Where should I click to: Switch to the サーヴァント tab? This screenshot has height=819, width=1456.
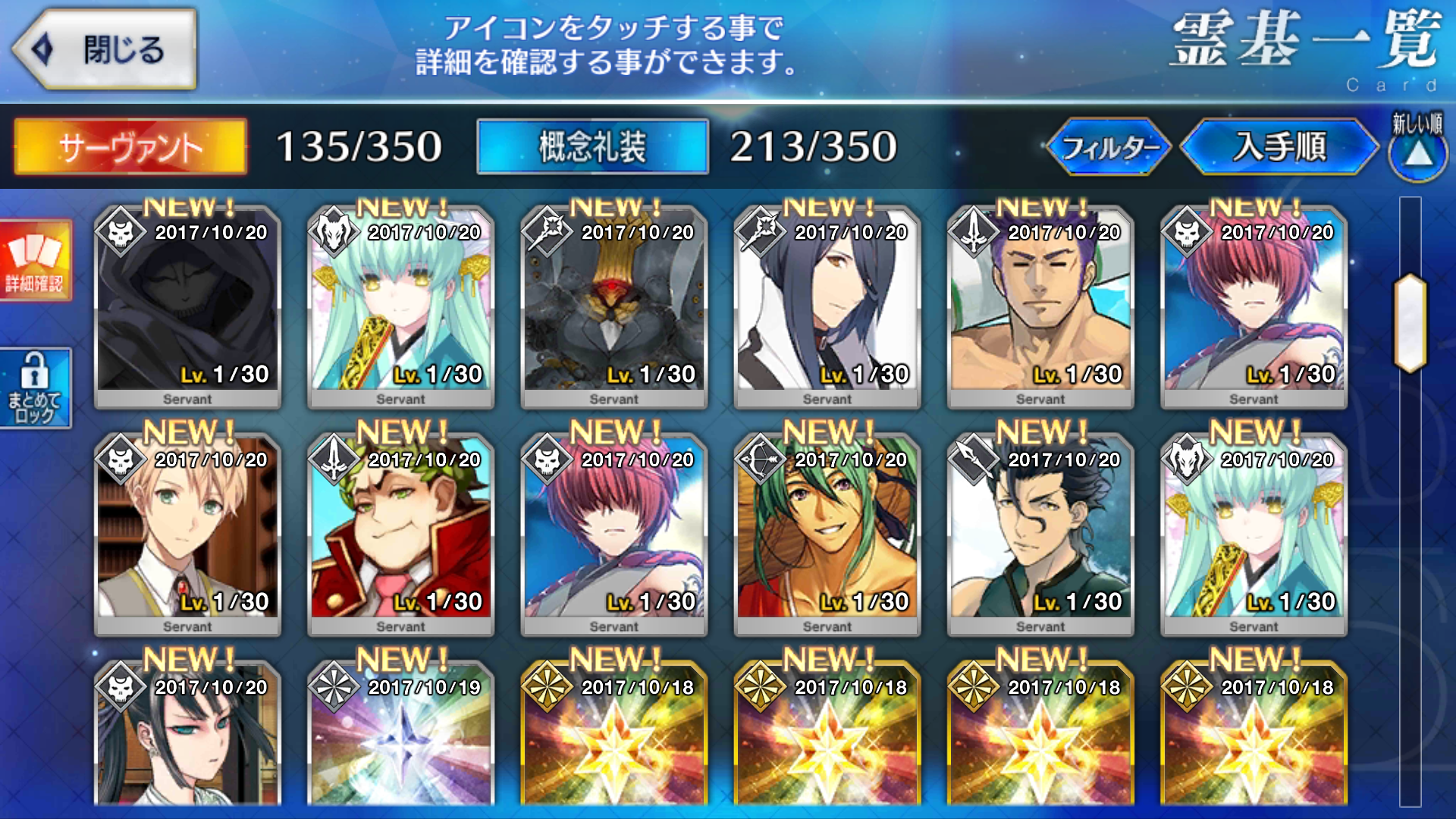130,146
